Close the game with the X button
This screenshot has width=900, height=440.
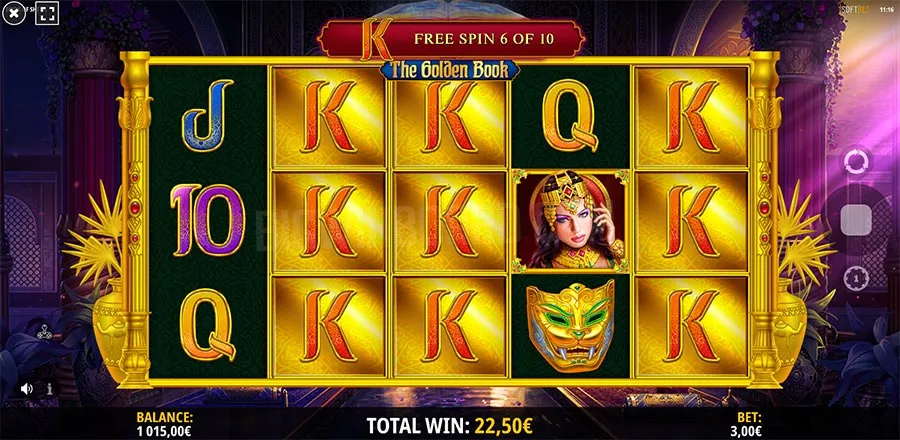(15, 15)
